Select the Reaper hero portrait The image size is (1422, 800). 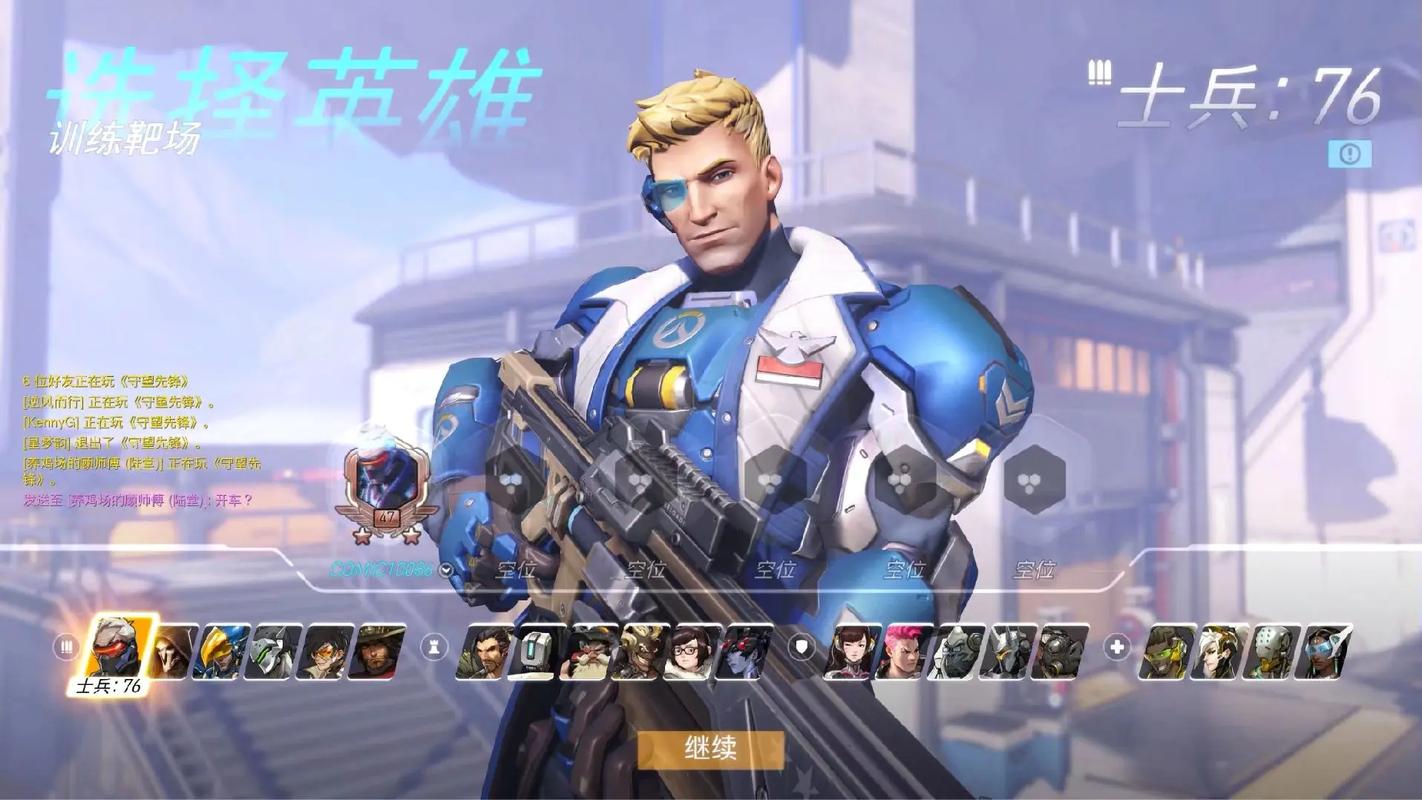(172, 652)
